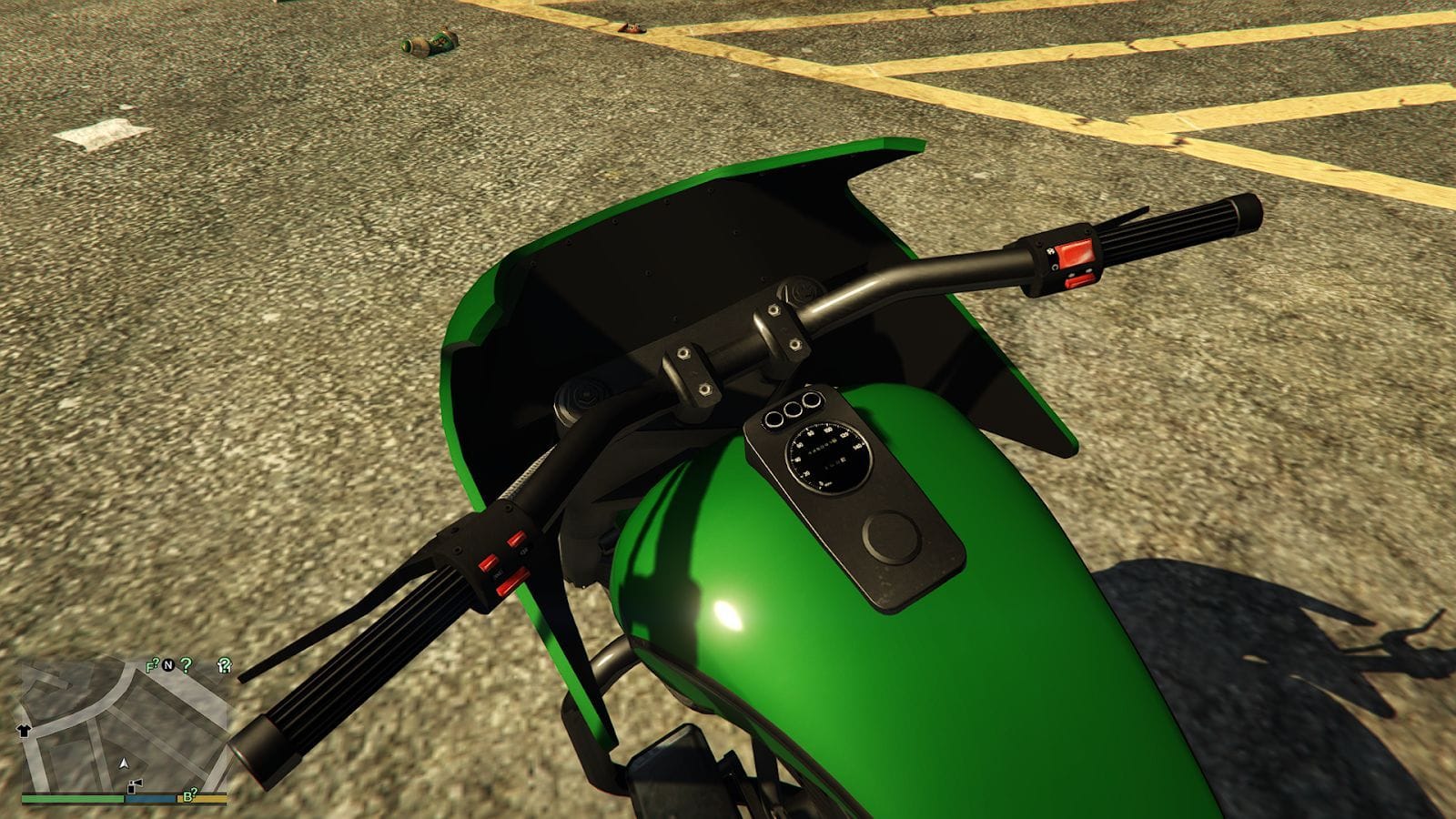Click the F? contact blip on the minimap
This screenshot has width=1456, height=819.
(152, 665)
